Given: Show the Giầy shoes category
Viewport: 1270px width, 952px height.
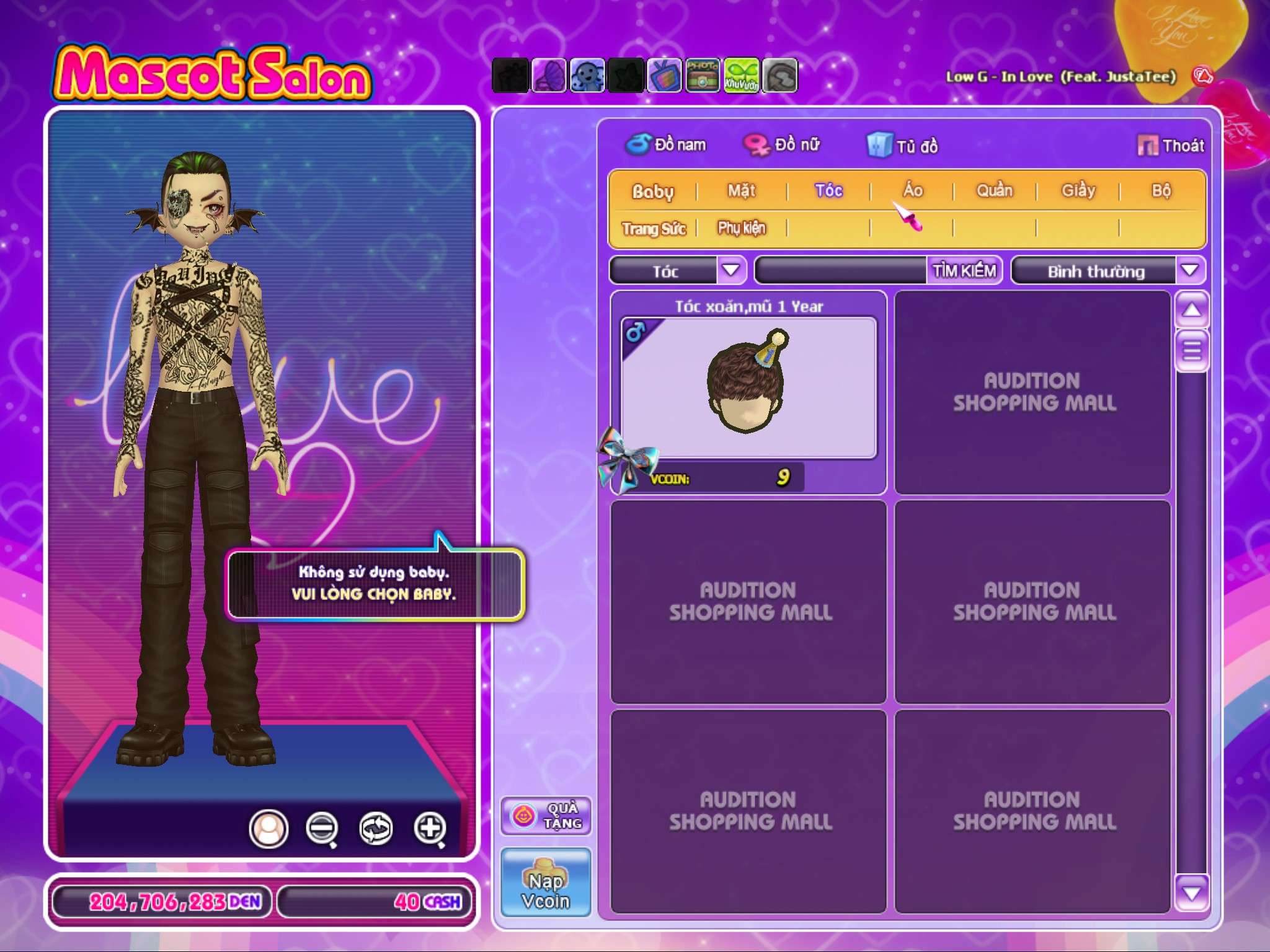Looking at the screenshot, I should (1078, 191).
